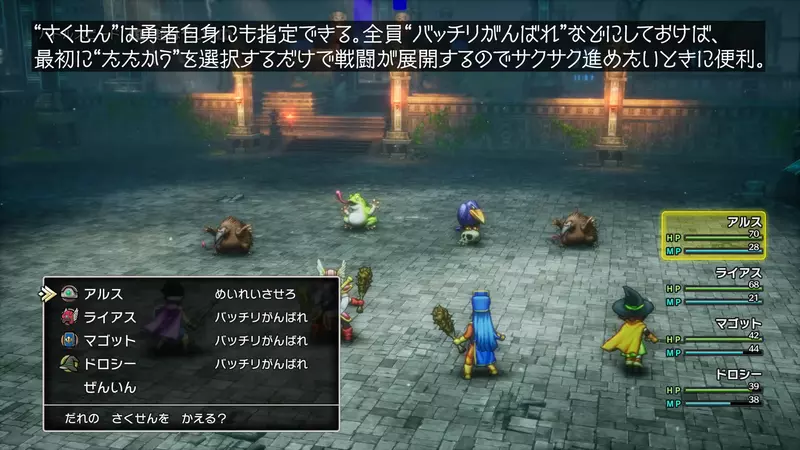
Task: Pick マゴット from the tactics list
Action: 110,340
